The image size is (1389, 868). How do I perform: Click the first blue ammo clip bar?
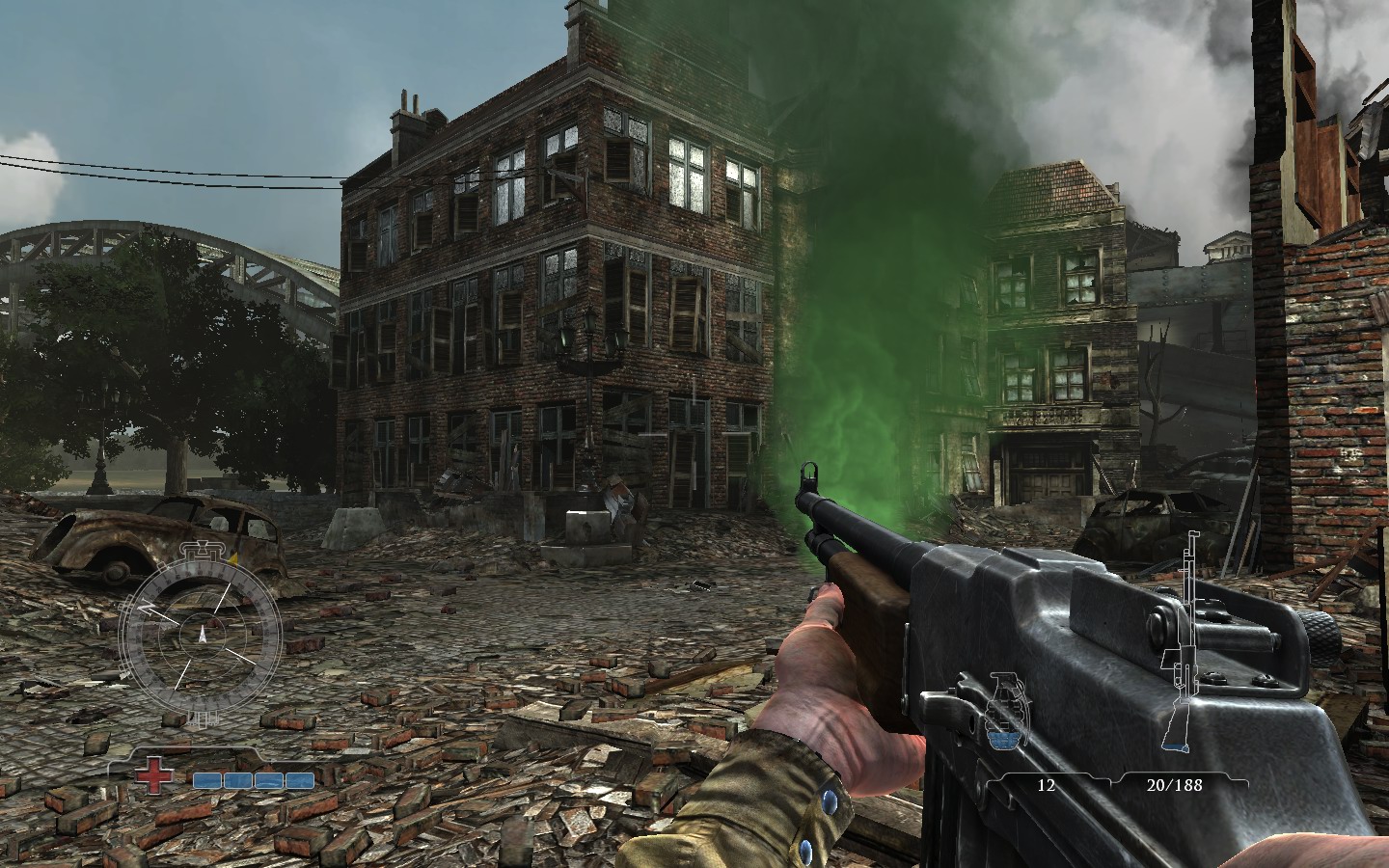[208, 782]
